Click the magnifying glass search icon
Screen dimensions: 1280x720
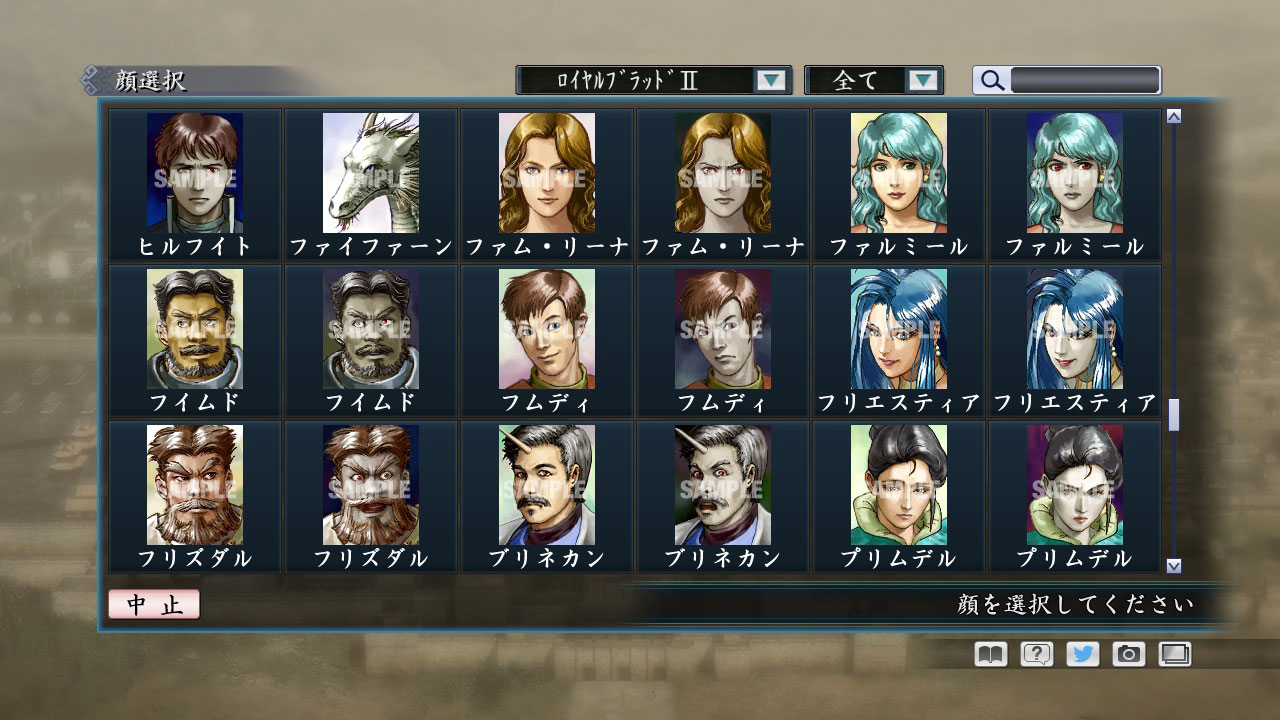point(990,79)
